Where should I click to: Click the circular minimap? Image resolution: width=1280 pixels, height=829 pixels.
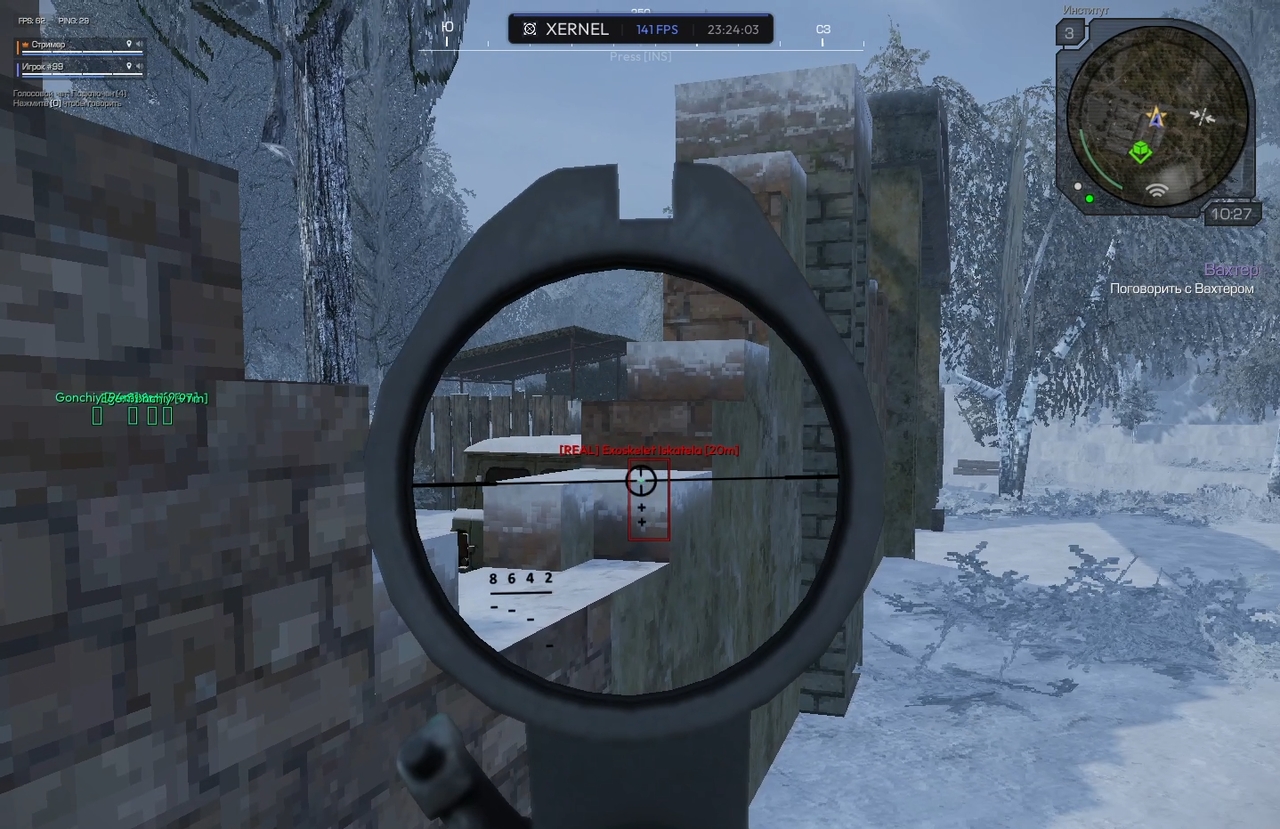pyautogui.click(x=1157, y=112)
